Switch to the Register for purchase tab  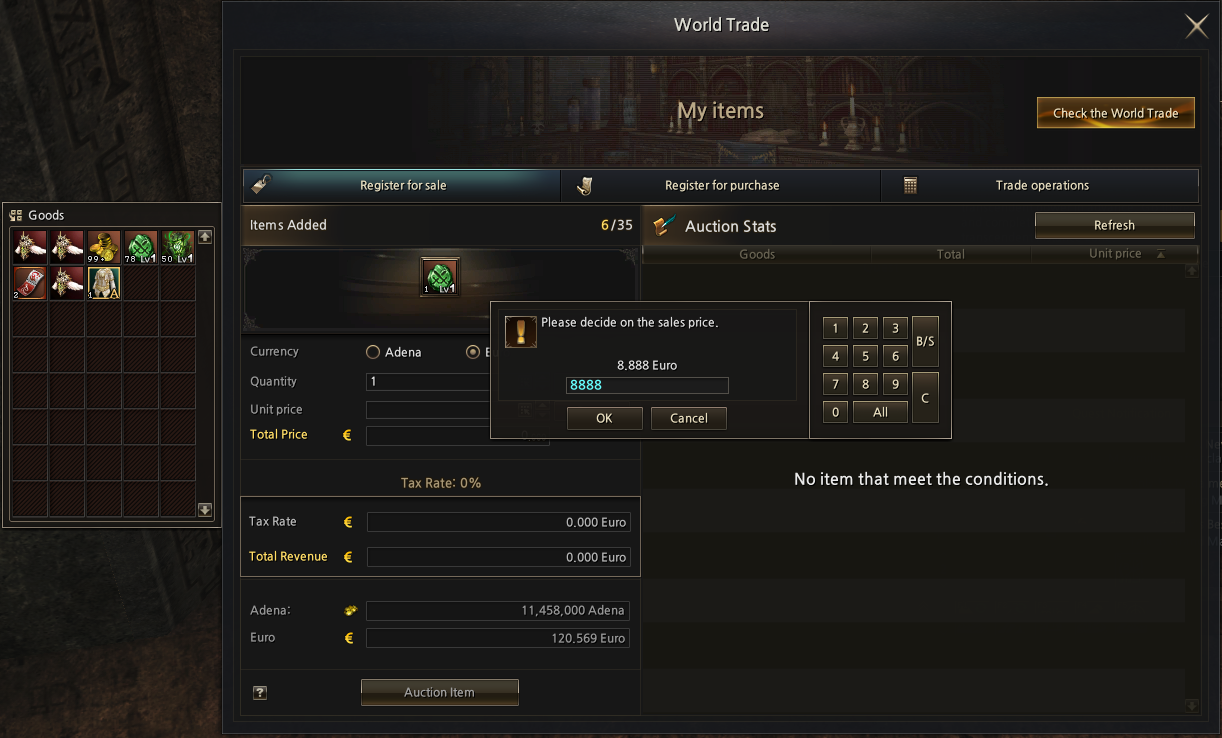click(721, 185)
